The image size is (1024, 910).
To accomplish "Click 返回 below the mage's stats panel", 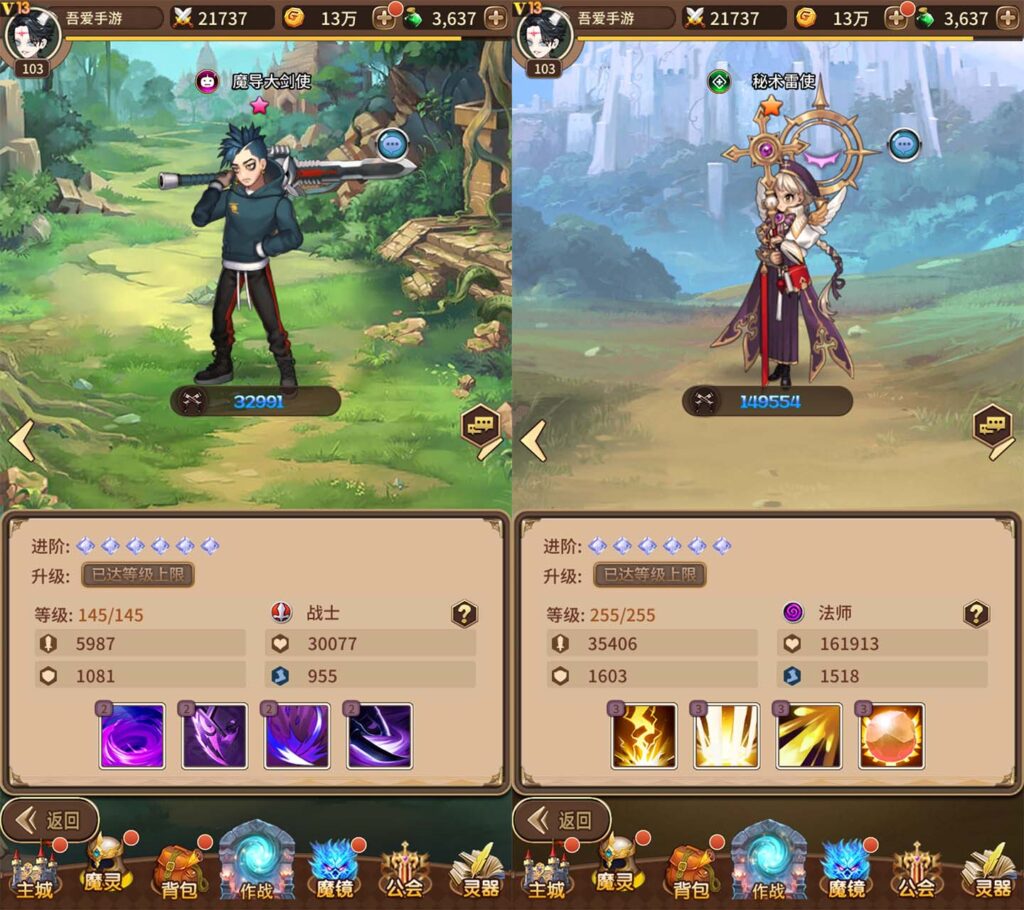I will [563, 820].
